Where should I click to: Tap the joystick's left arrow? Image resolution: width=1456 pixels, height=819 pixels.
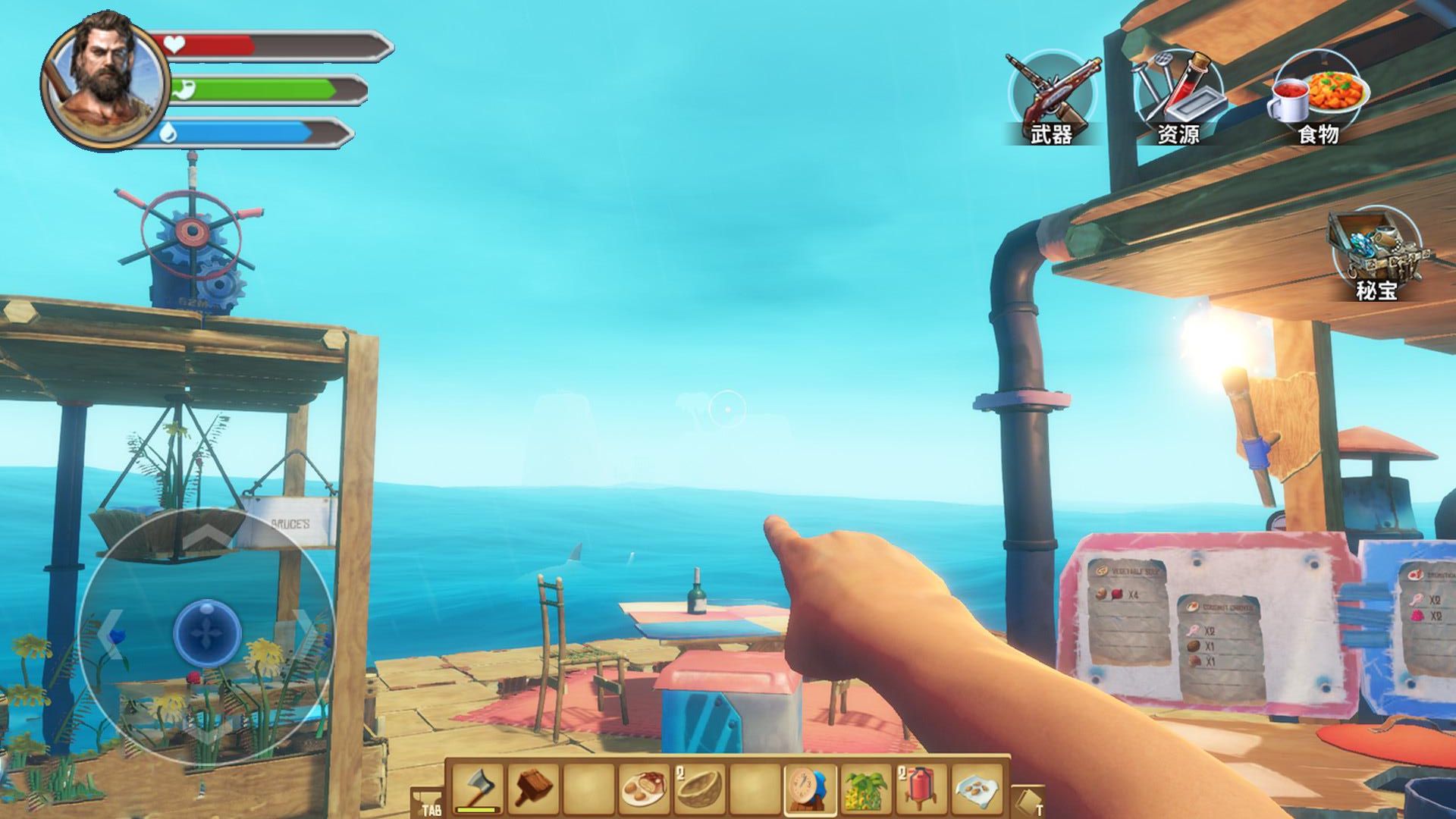tap(111, 629)
